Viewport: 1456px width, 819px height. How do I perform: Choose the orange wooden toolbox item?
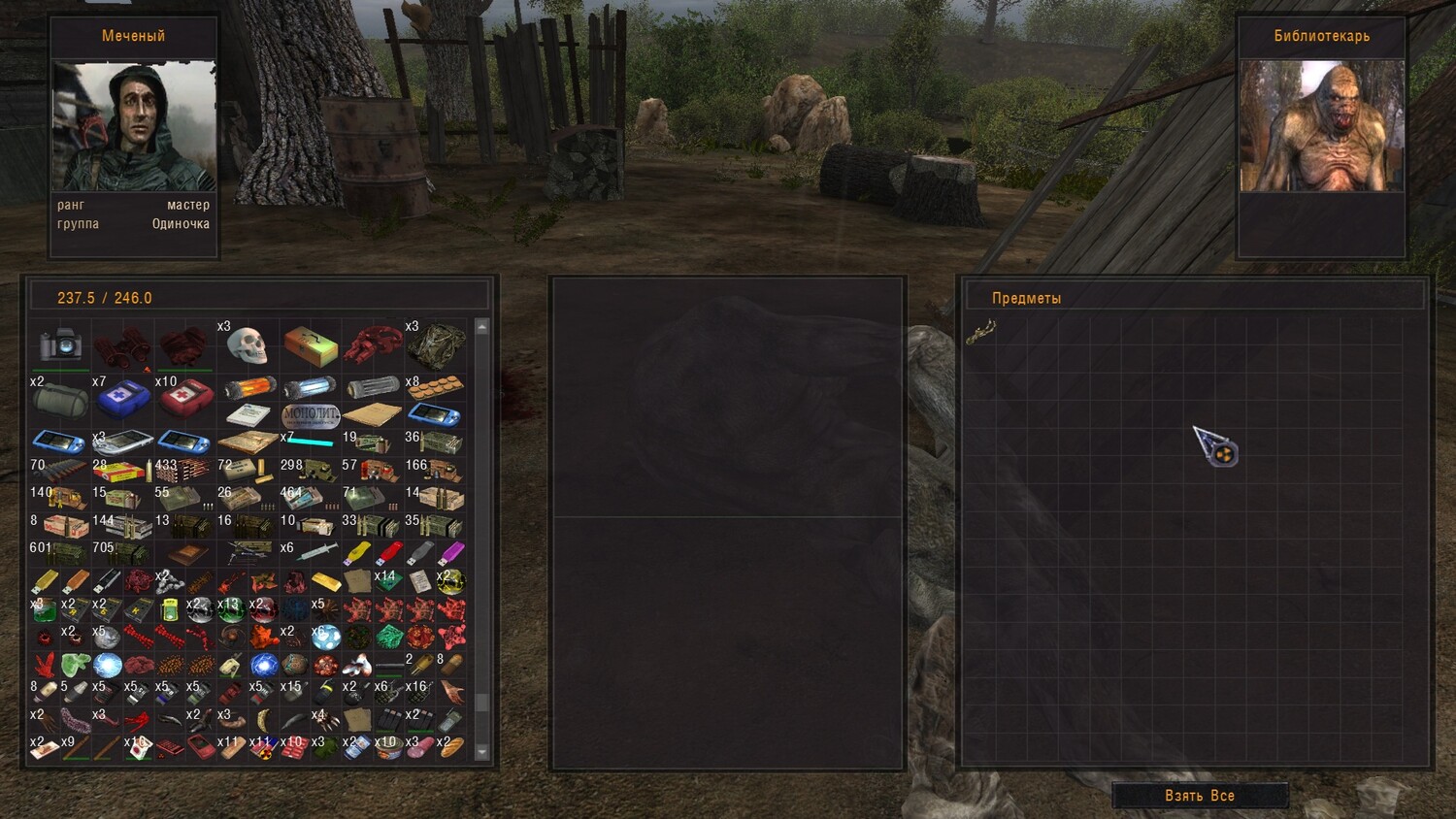[x=311, y=344]
